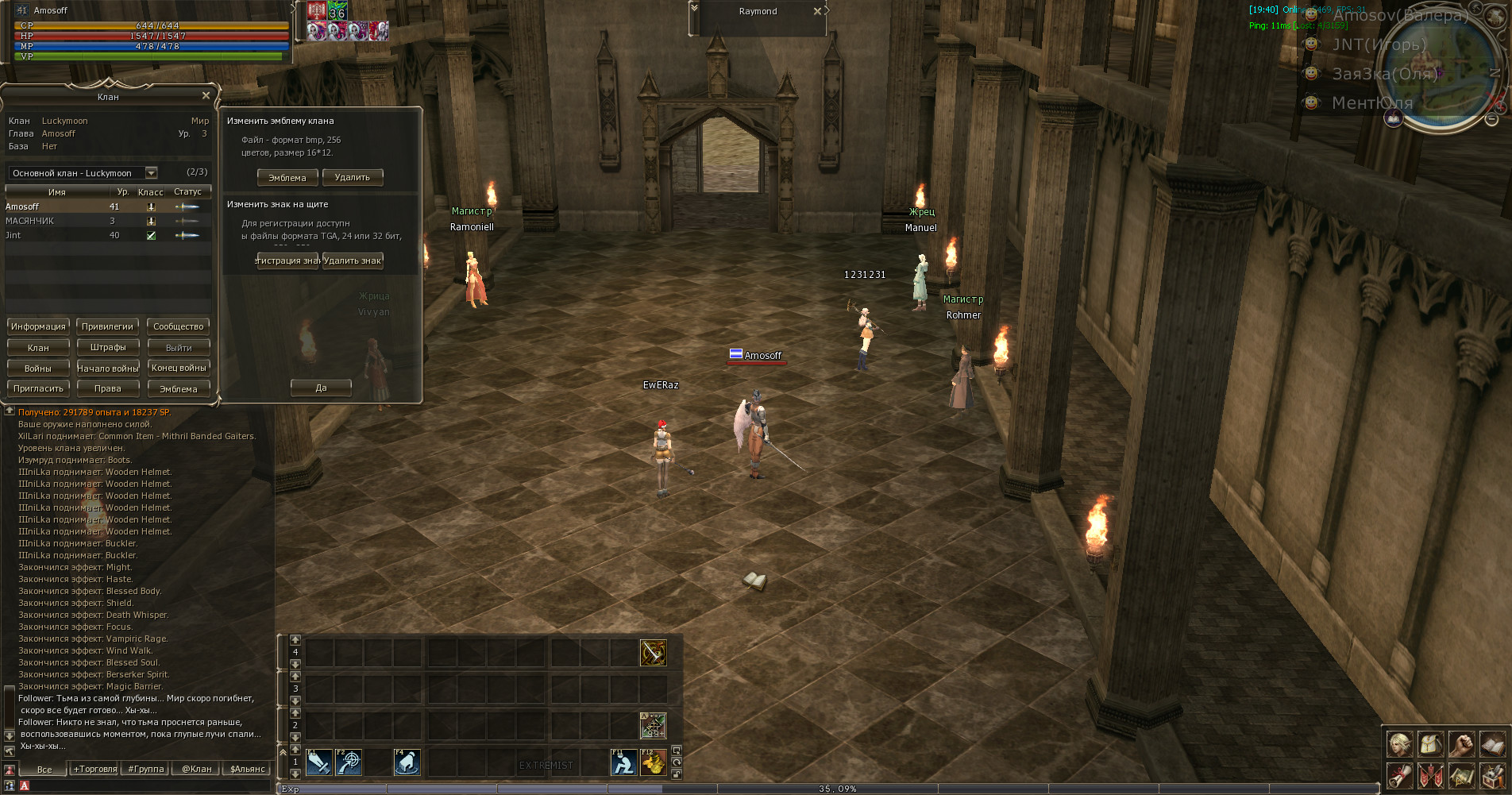
Task: Switch chat to the +Торговля tab
Action: pyautogui.click(x=95, y=769)
